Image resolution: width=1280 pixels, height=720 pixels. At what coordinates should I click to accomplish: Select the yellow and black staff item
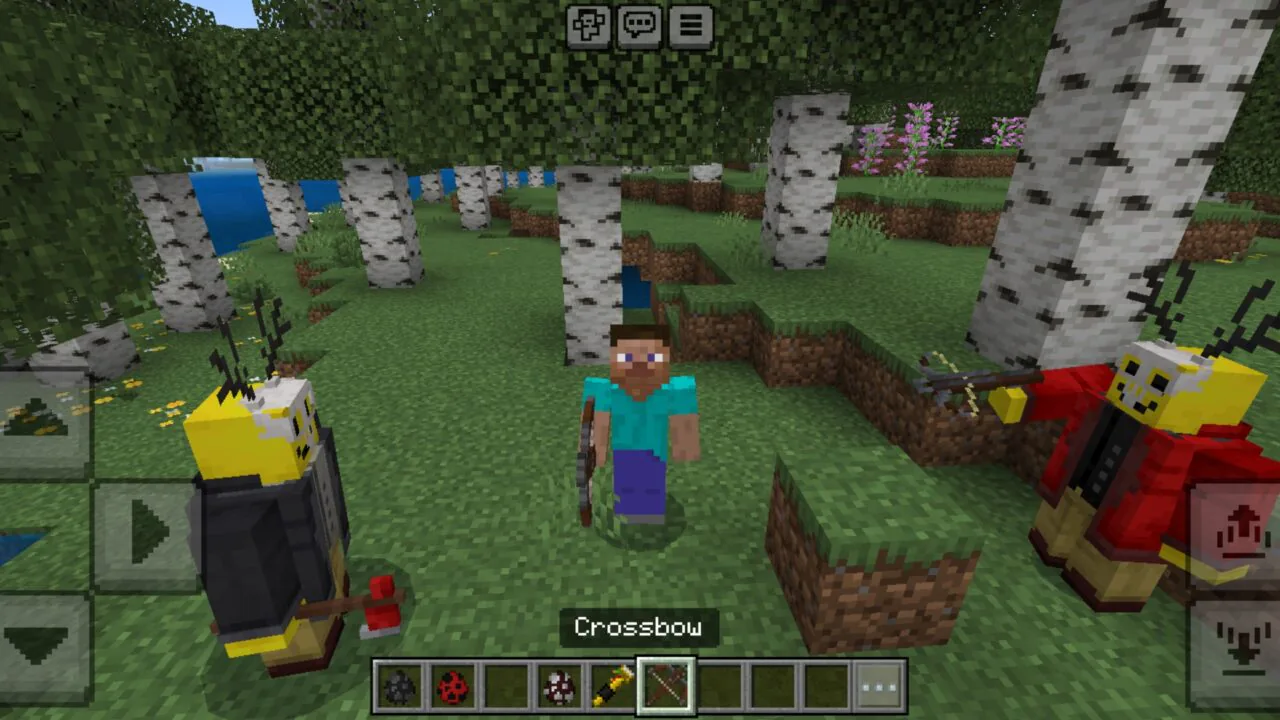[613, 686]
